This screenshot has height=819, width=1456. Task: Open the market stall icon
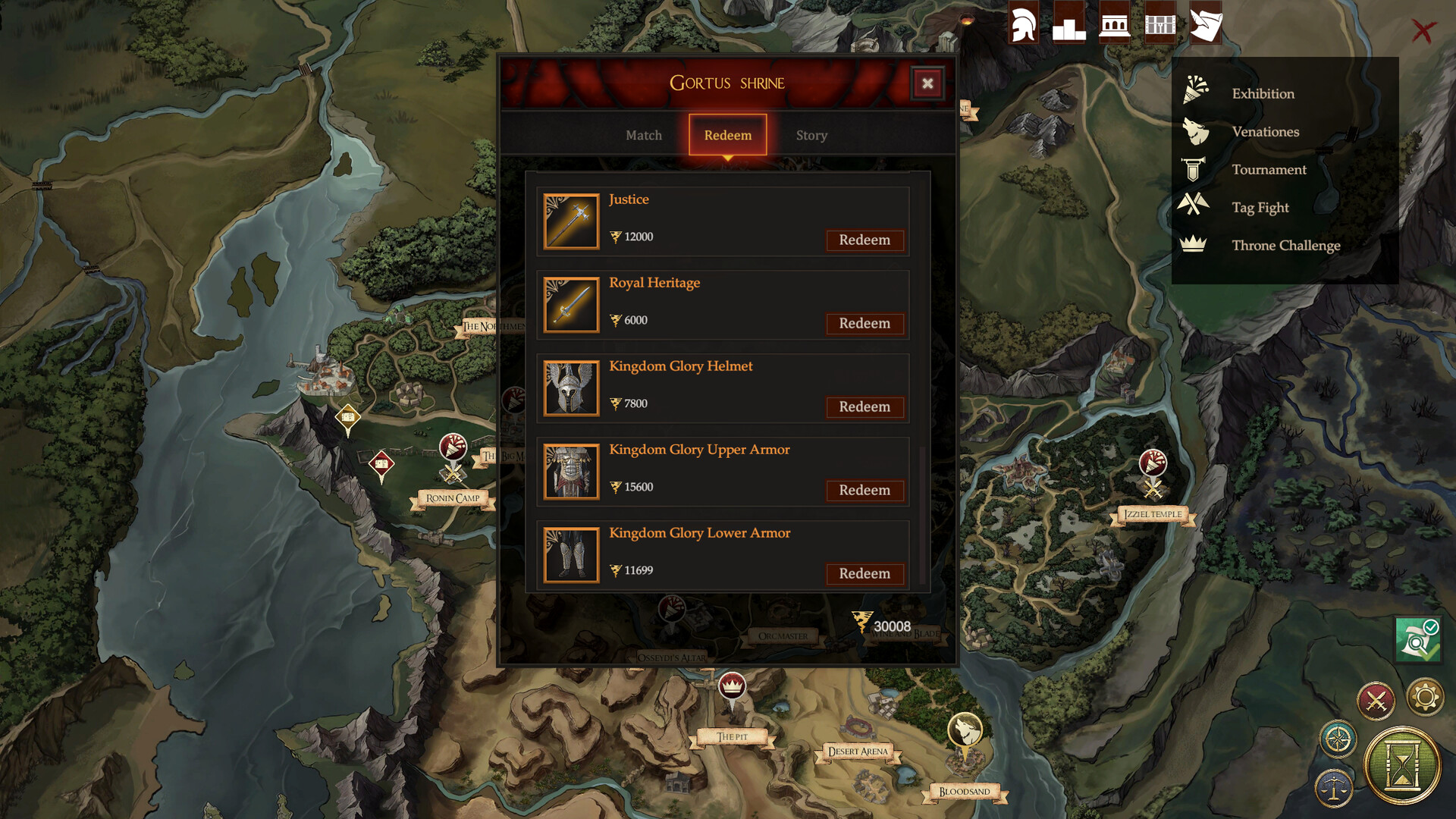[x=1159, y=24]
